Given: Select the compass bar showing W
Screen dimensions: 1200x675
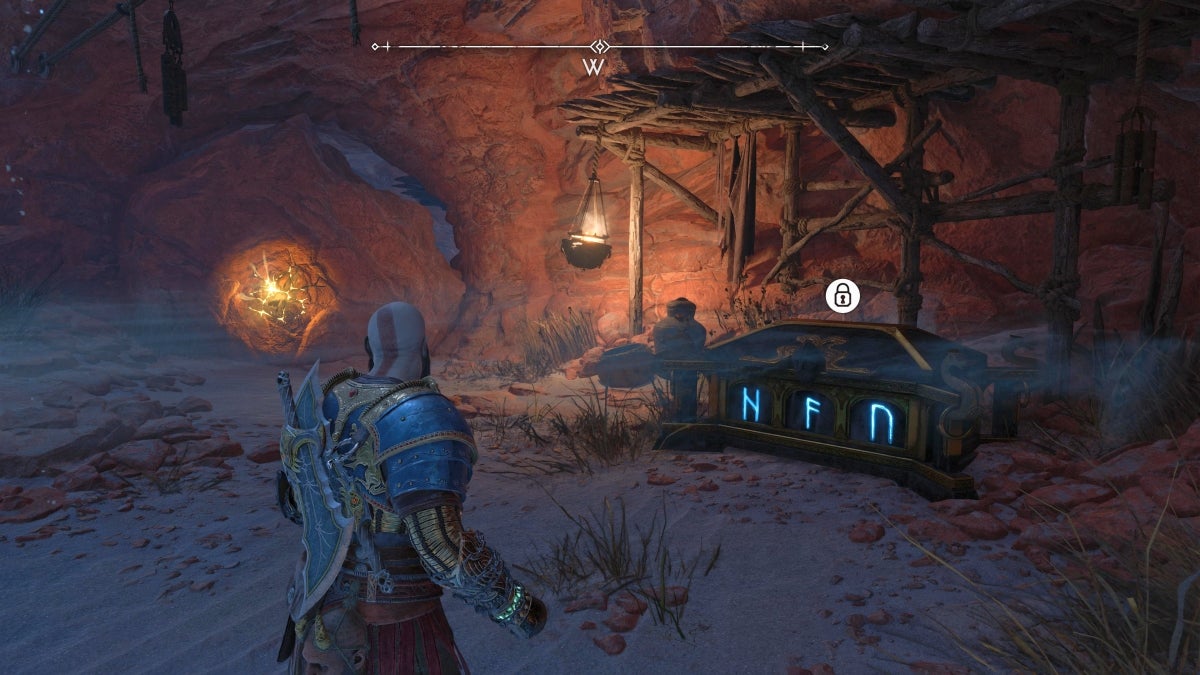Looking at the screenshot, I should (599, 47).
